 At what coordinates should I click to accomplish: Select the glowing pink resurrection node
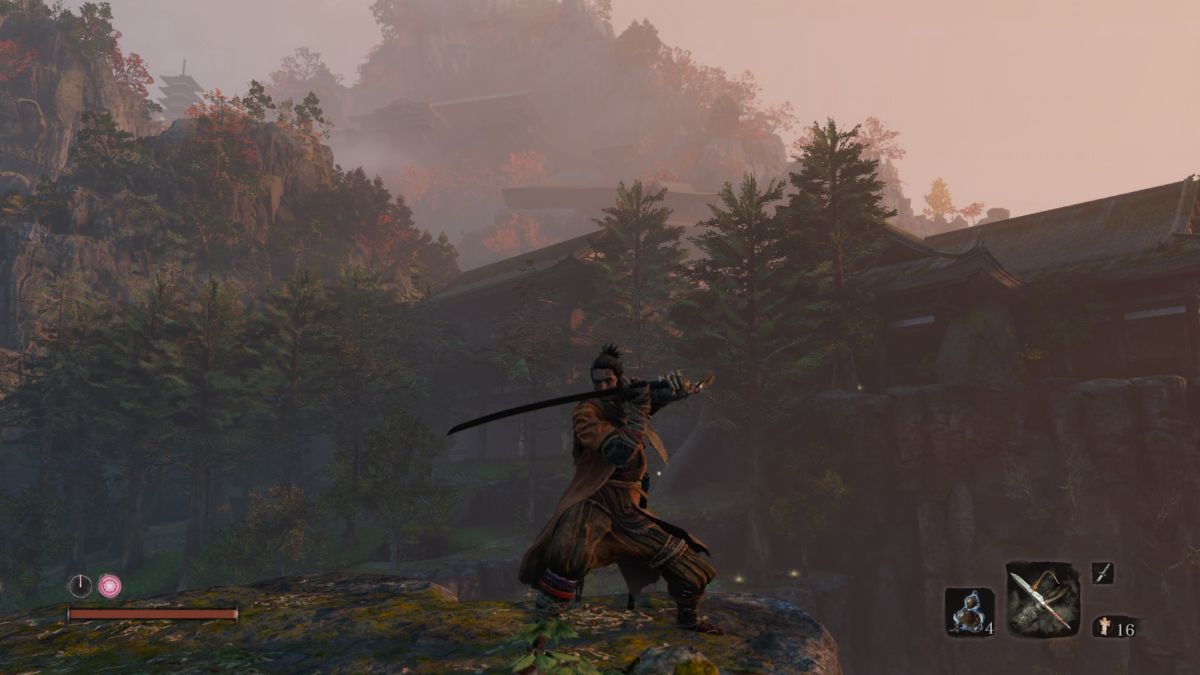point(109,586)
